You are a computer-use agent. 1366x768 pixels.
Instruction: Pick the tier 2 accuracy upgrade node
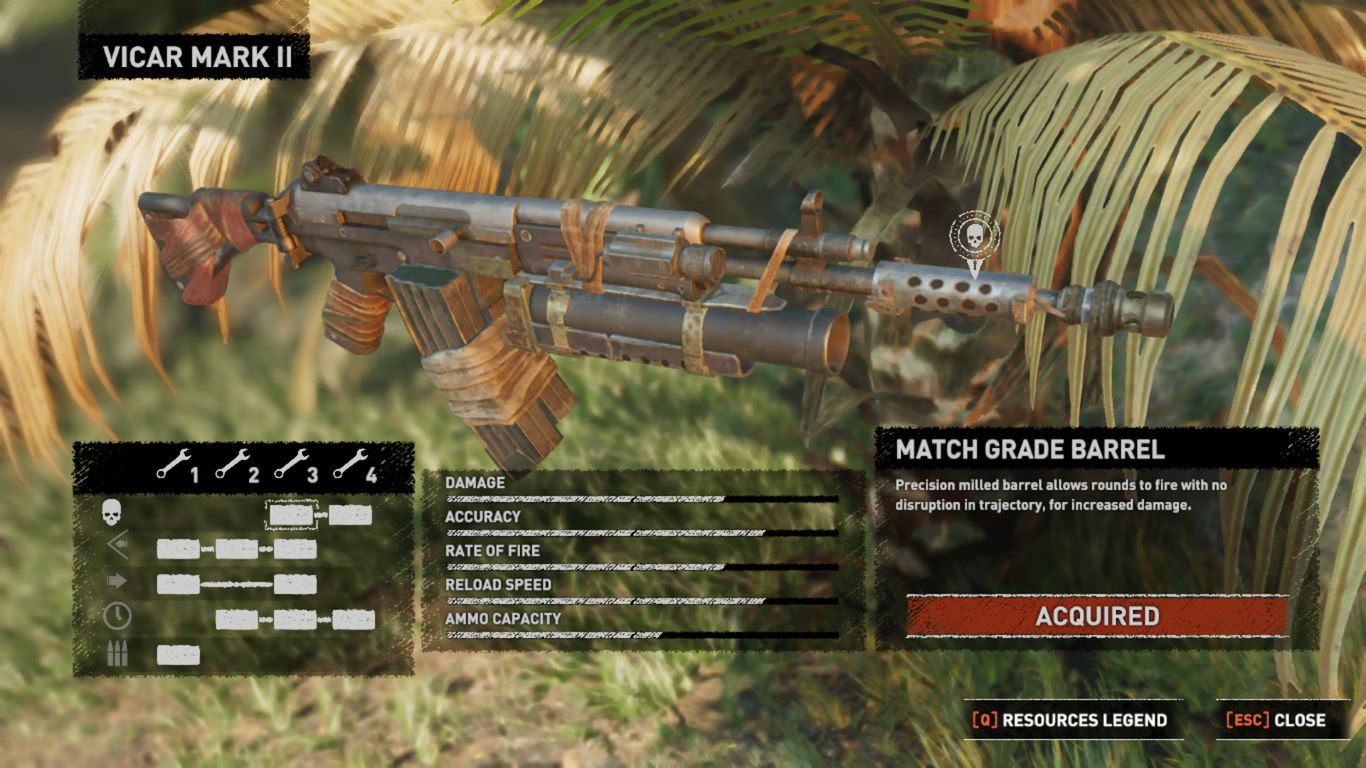tap(237, 549)
